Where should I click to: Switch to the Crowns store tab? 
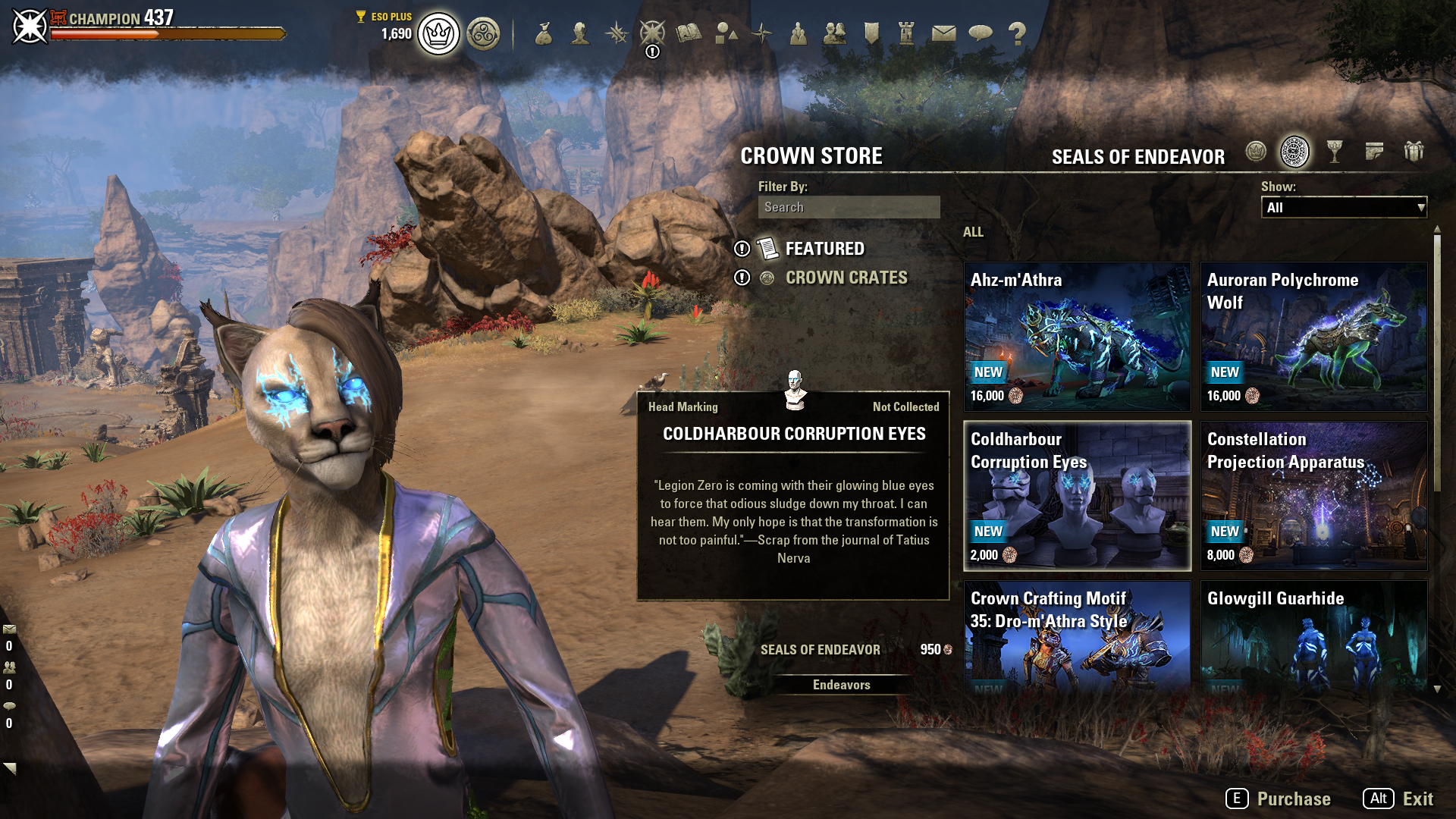coord(1256,152)
